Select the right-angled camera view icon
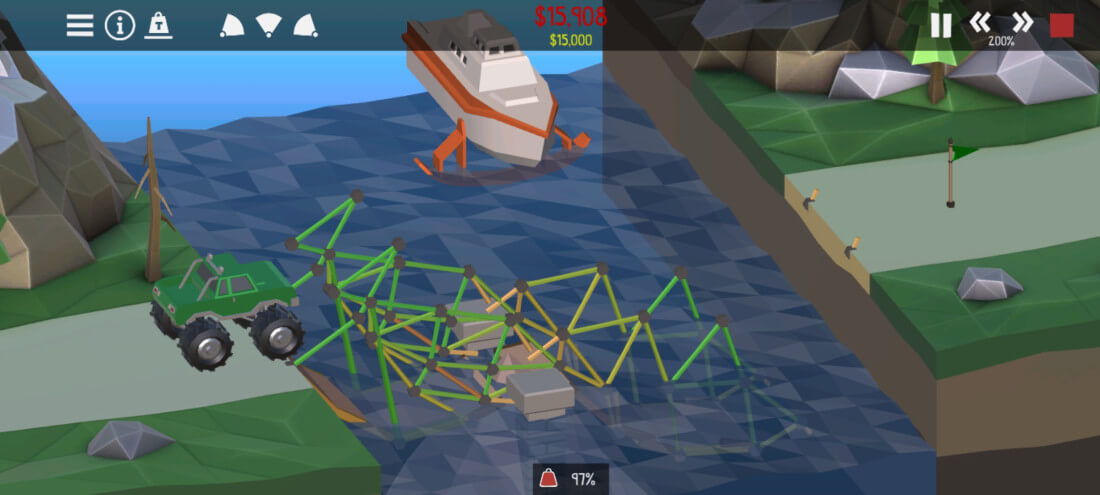The width and height of the screenshot is (1100, 495). pos(306,26)
